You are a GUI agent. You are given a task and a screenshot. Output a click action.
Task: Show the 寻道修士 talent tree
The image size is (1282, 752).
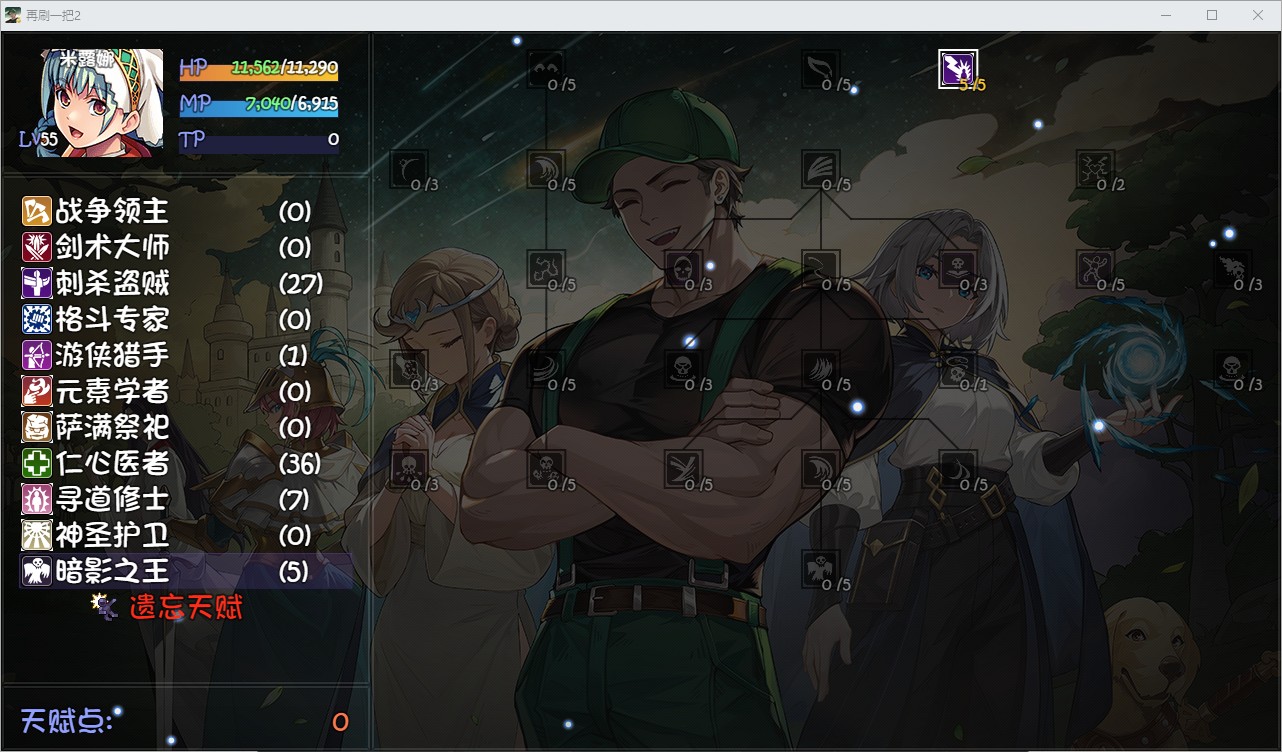pos(112,499)
